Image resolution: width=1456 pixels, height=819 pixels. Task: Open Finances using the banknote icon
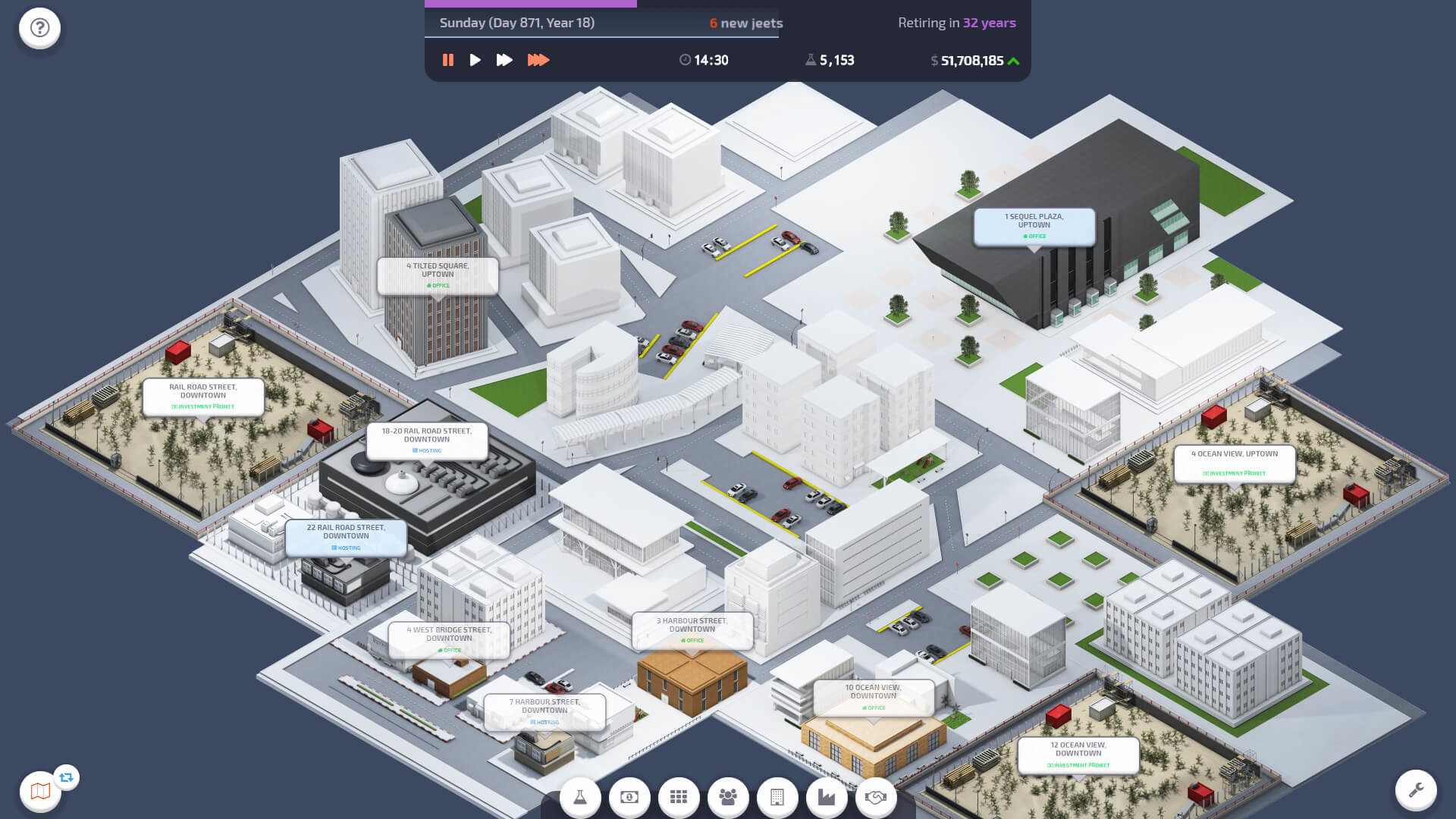point(629,797)
